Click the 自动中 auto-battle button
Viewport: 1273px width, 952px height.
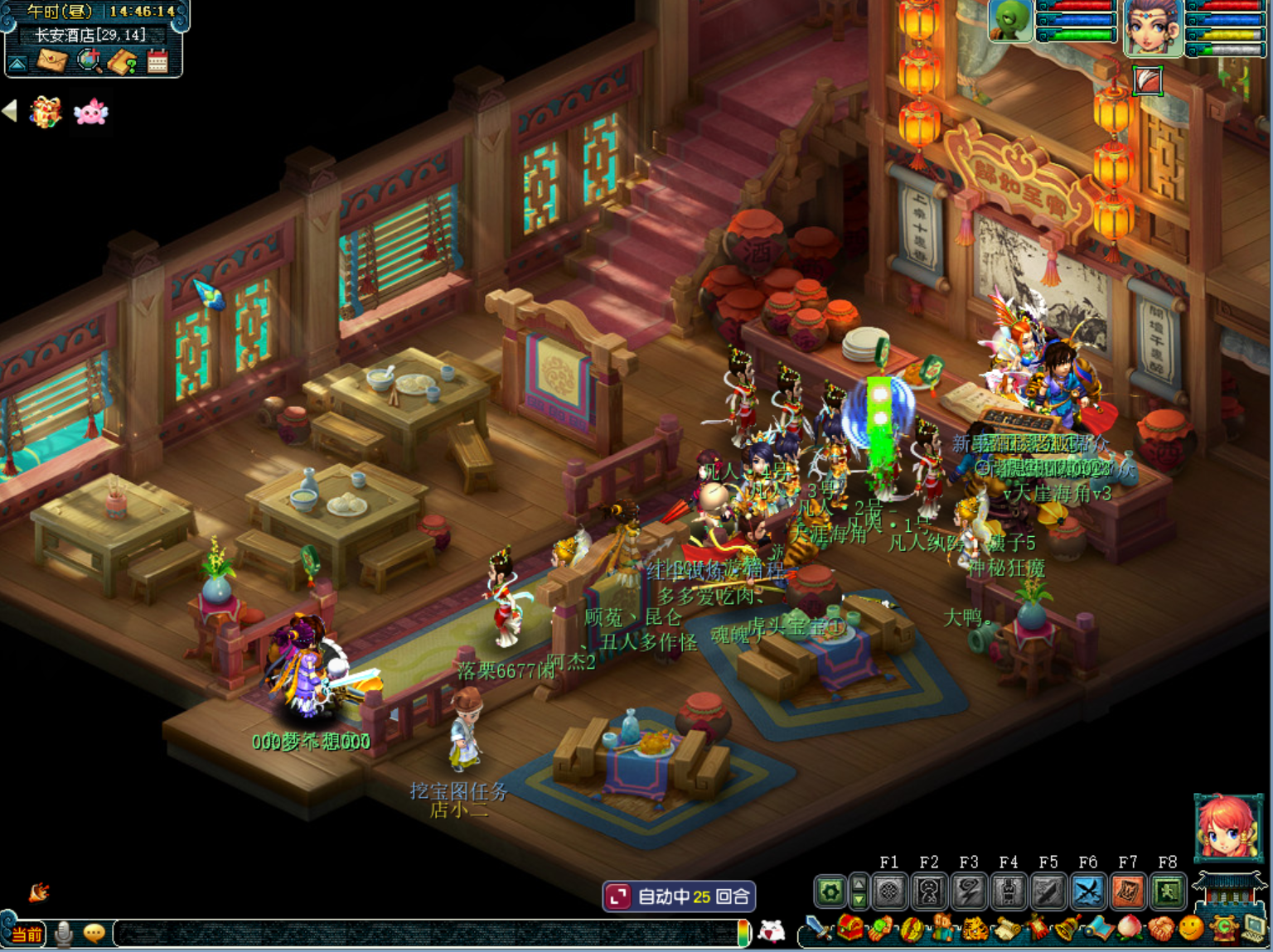point(679,896)
